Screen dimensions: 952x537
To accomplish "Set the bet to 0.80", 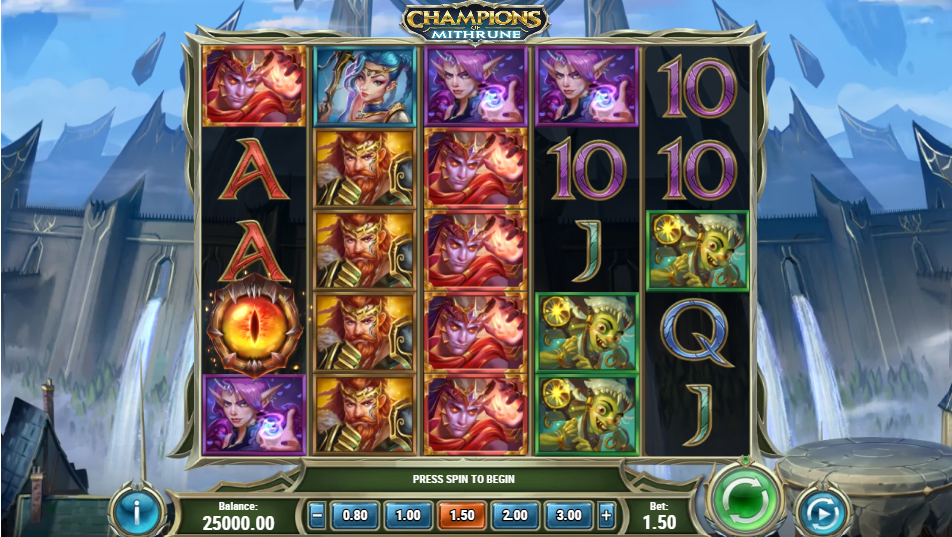I will click(x=354, y=516).
